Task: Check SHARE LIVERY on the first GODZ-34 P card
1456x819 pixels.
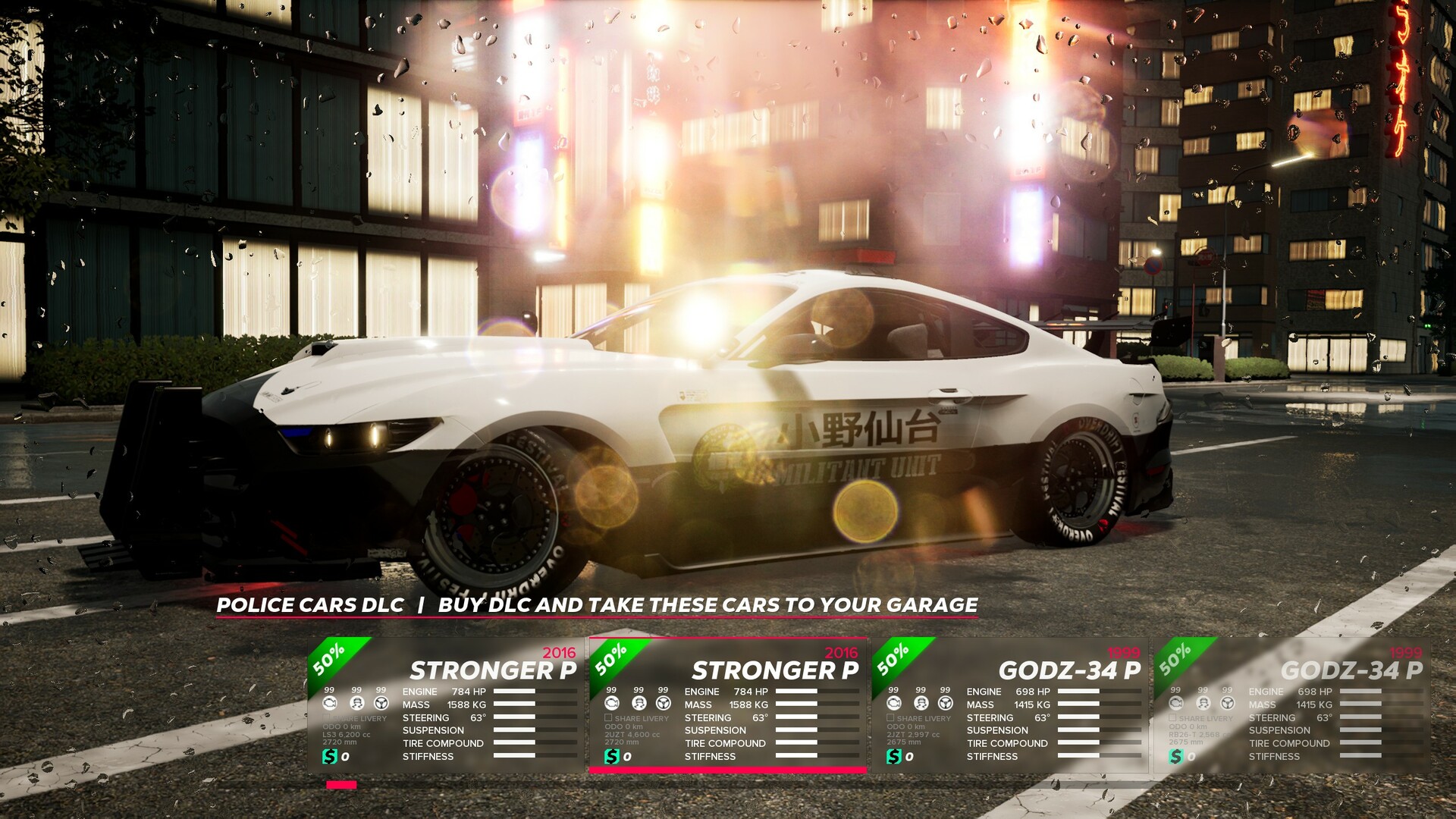Action: click(x=889, y=717)
